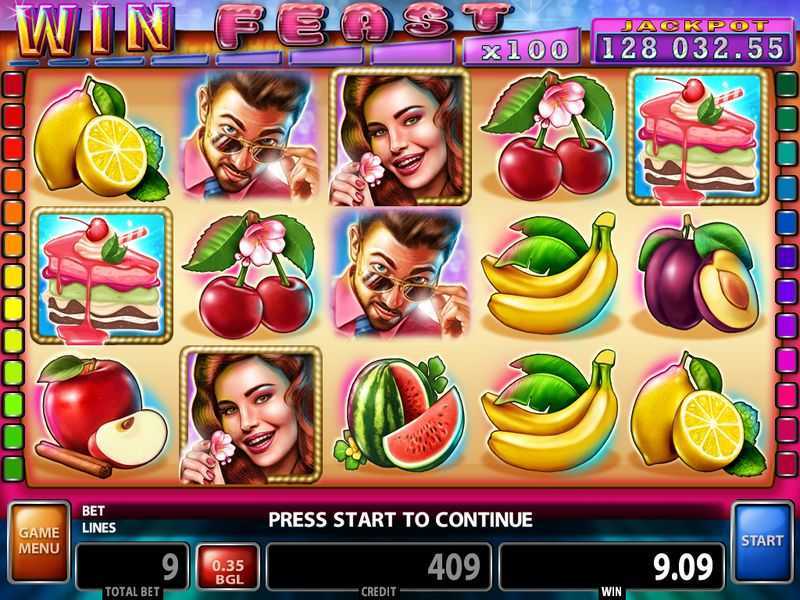Open the Game Menu
The image size is (800, 600).
tap(38, 541)
